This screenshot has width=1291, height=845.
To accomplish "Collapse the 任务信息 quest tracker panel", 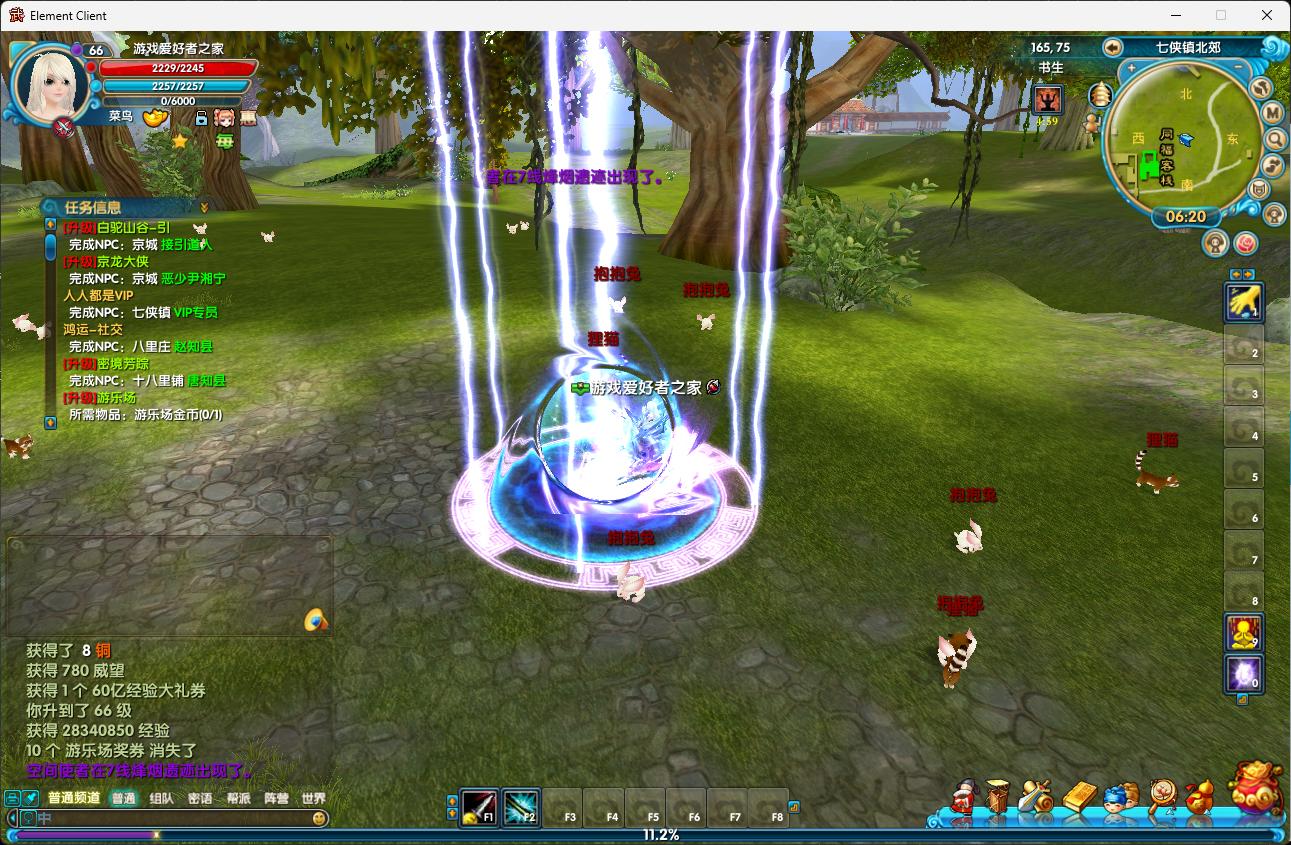I will click(x=204, y=207).
